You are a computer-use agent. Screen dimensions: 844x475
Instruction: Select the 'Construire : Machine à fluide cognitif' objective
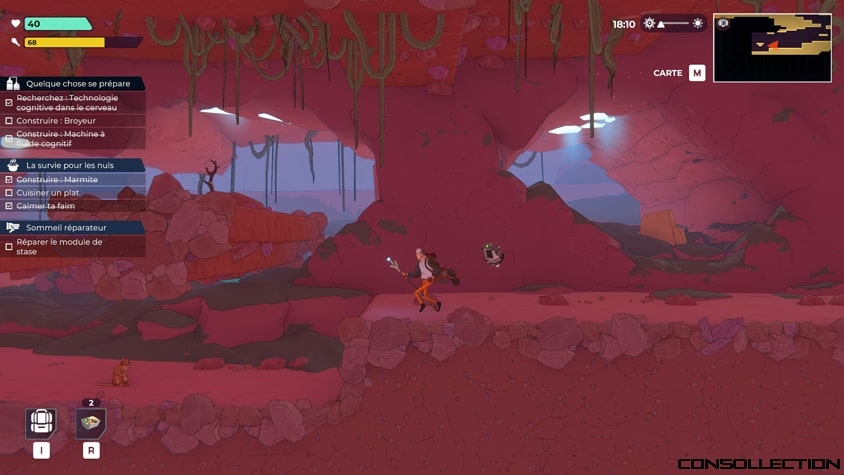click(60, 138)
